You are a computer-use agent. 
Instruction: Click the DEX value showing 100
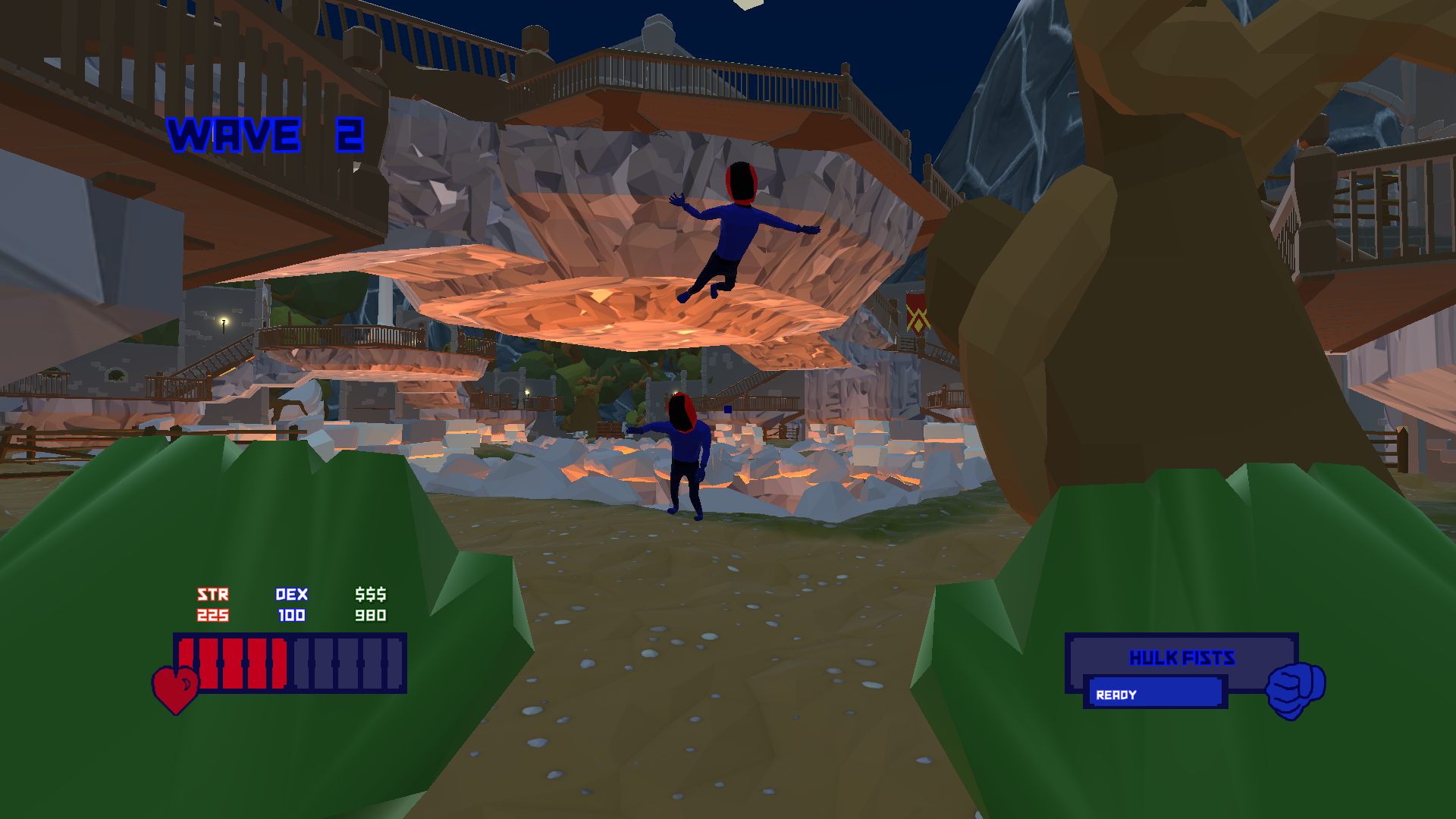[x=293, y=616]
